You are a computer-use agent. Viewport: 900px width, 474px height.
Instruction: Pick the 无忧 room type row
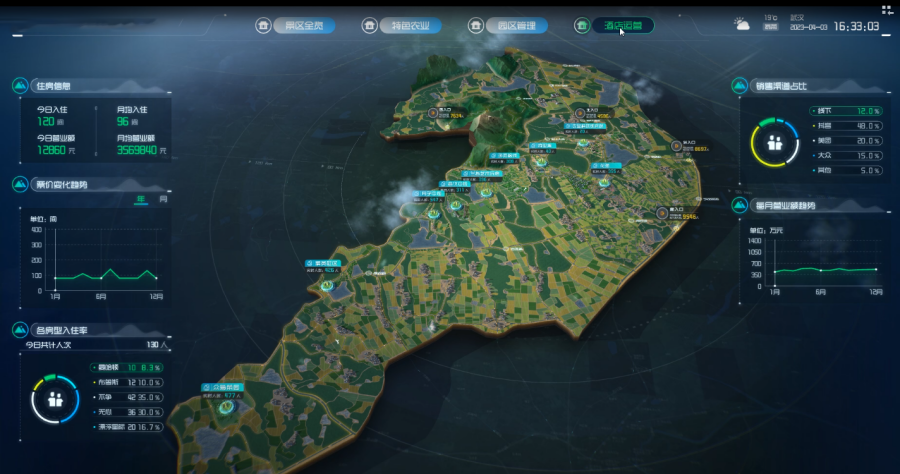pyautogui.click(x=128, y=412)
